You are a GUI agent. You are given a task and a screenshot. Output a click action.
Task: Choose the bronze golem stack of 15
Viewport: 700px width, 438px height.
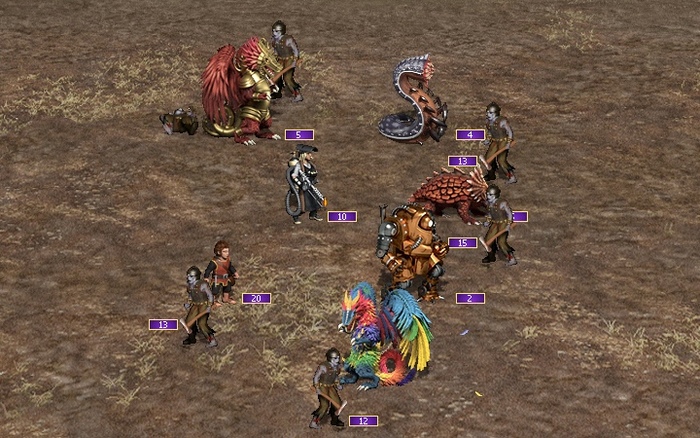pyautogui.click(x=410, y=245)
